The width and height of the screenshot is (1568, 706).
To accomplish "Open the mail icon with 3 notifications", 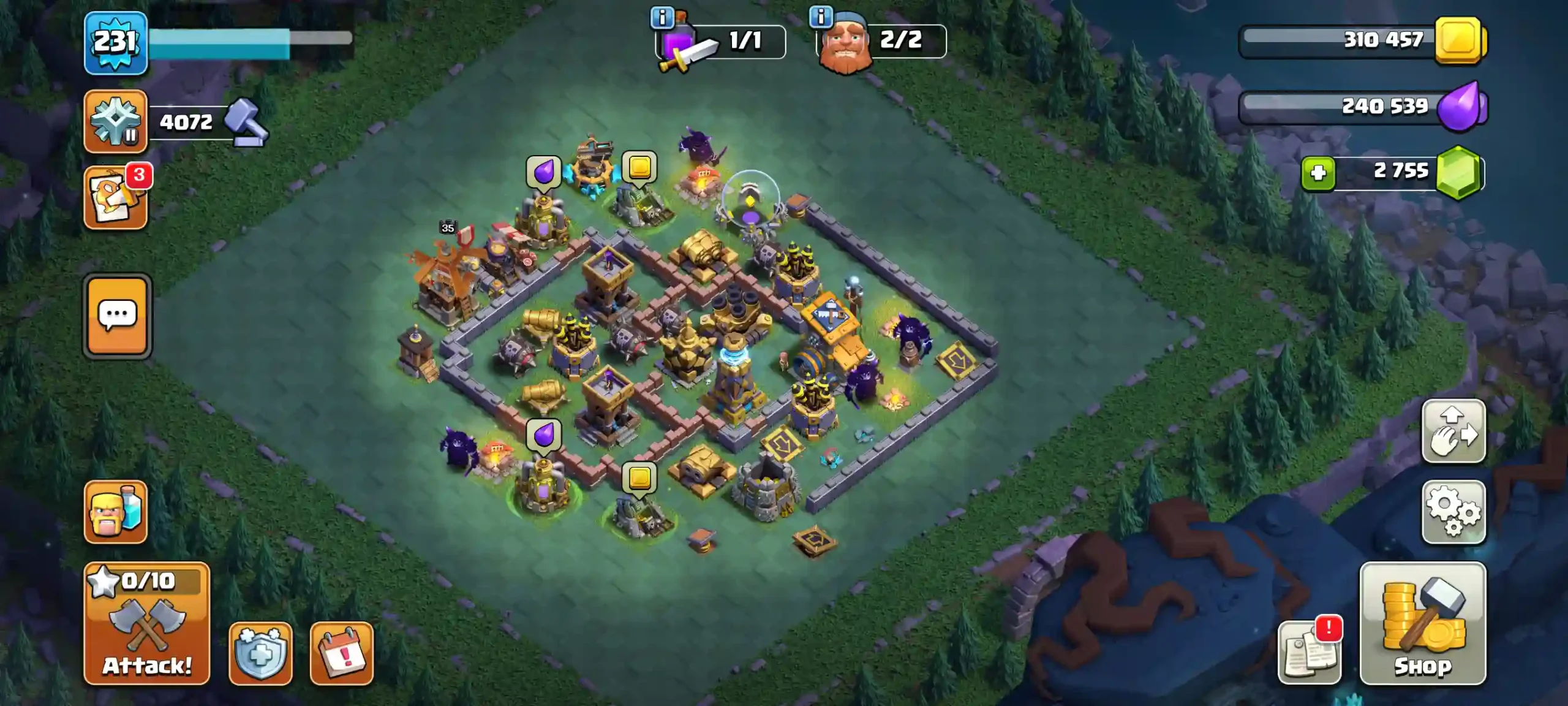I will (x=115, y=197).
